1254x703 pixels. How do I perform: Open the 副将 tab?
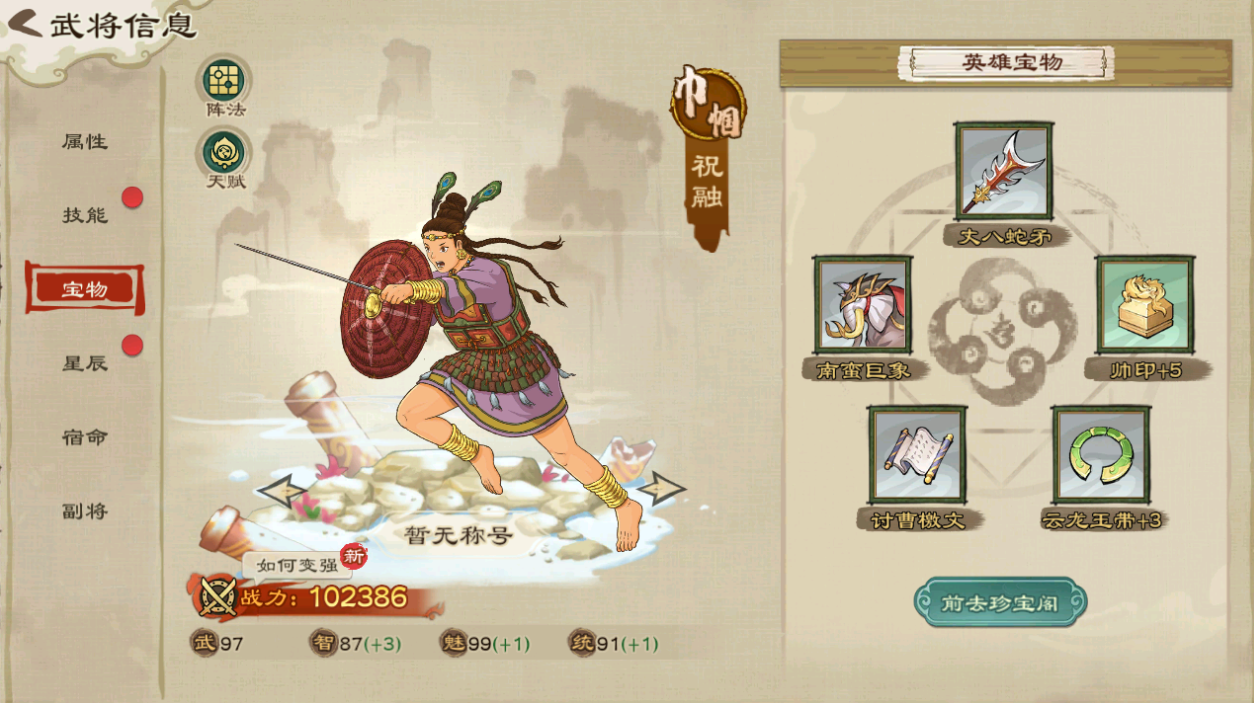click(x=85, y=511)
